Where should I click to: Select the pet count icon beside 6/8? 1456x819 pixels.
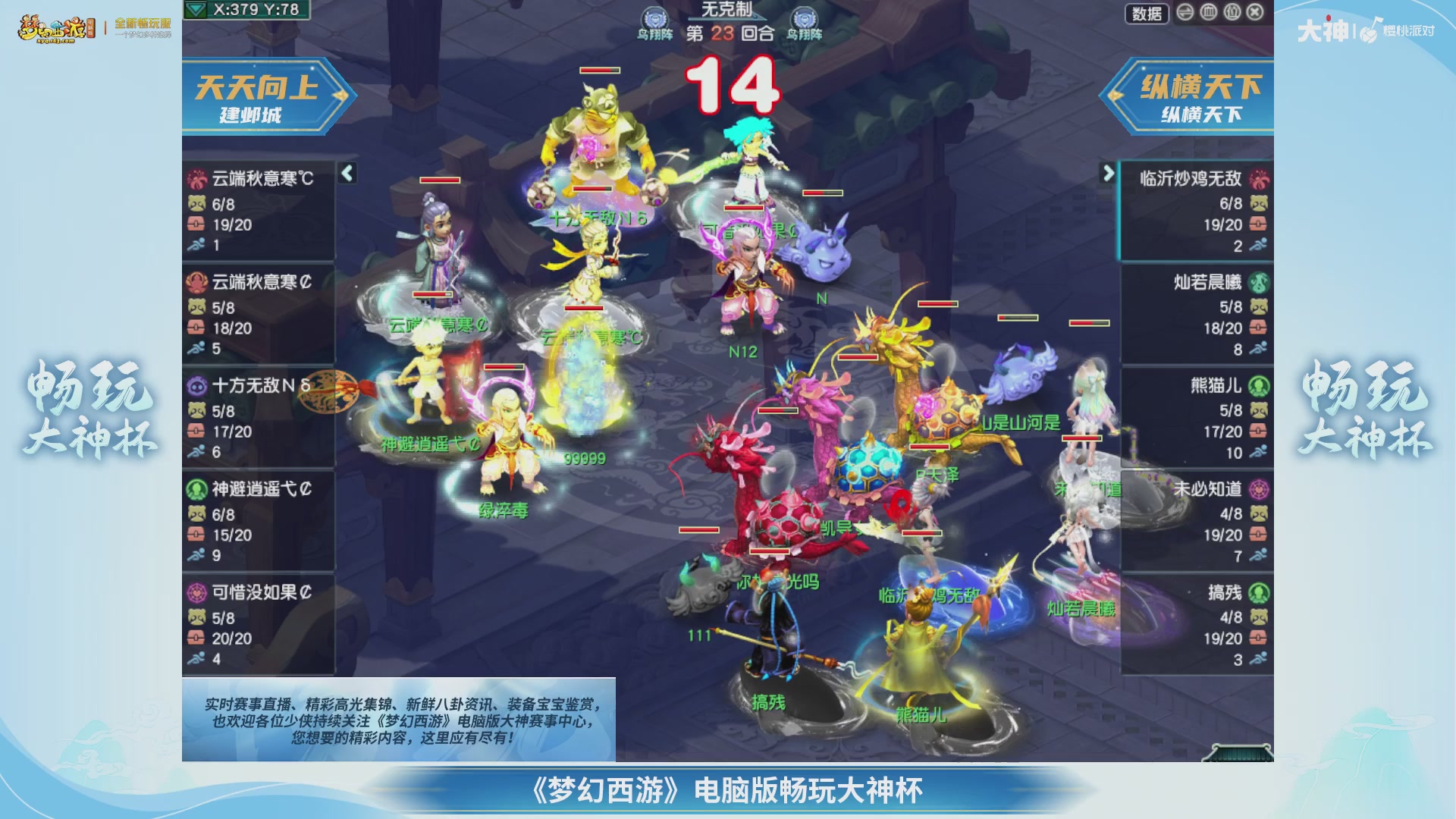196,204
